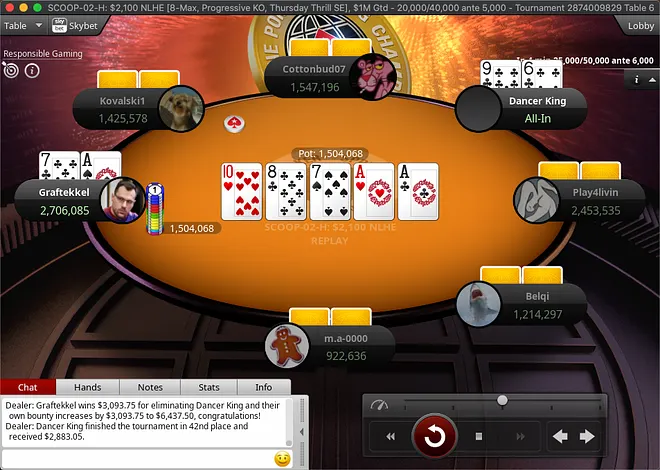Image resolution: width=660 pixels, height=470 pixels.
Task: Open the Table dropdown menu
Action: pyautogui.click(x=22, y=25)
